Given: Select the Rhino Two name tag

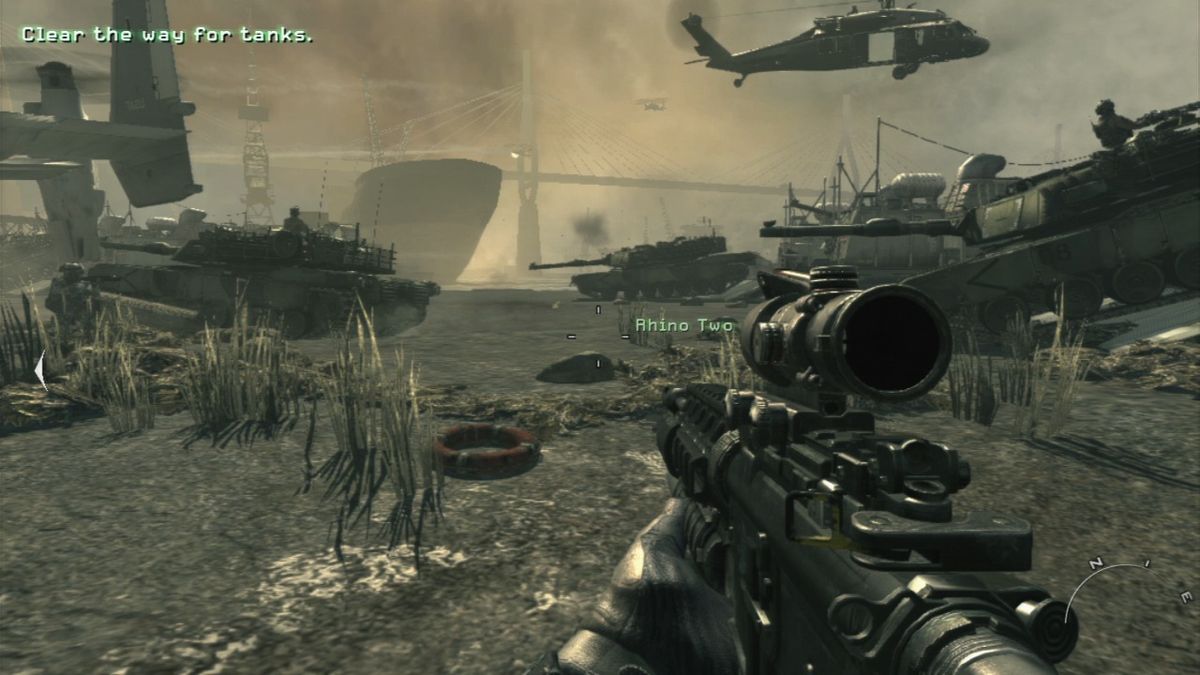Looking at the screenshot, I should click(x=684, y=325).
